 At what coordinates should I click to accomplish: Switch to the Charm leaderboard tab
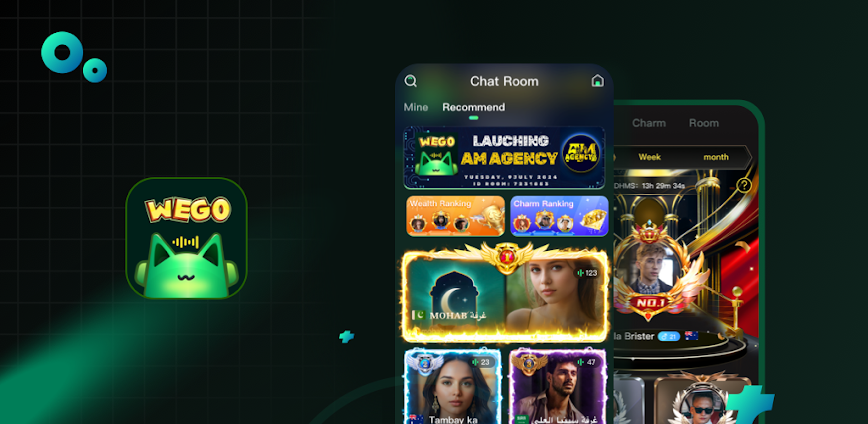(649, 123)
